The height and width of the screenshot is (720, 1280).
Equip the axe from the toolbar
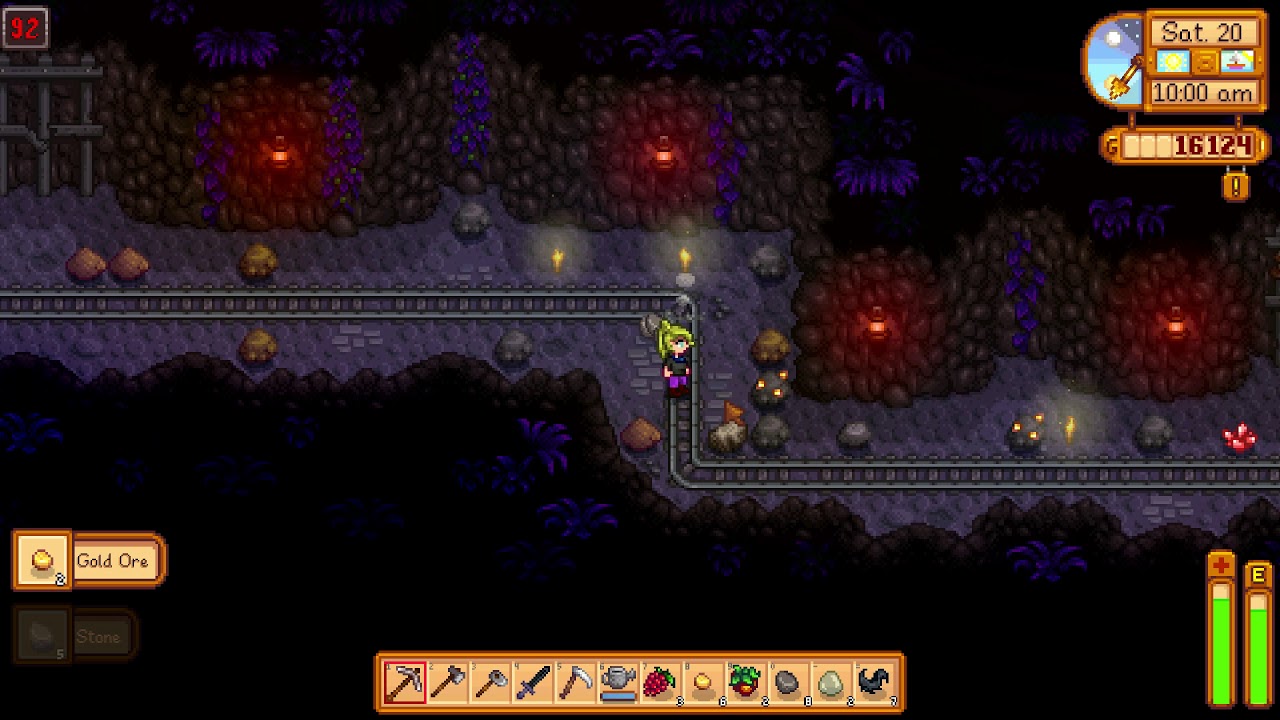[x=448, y=683]
